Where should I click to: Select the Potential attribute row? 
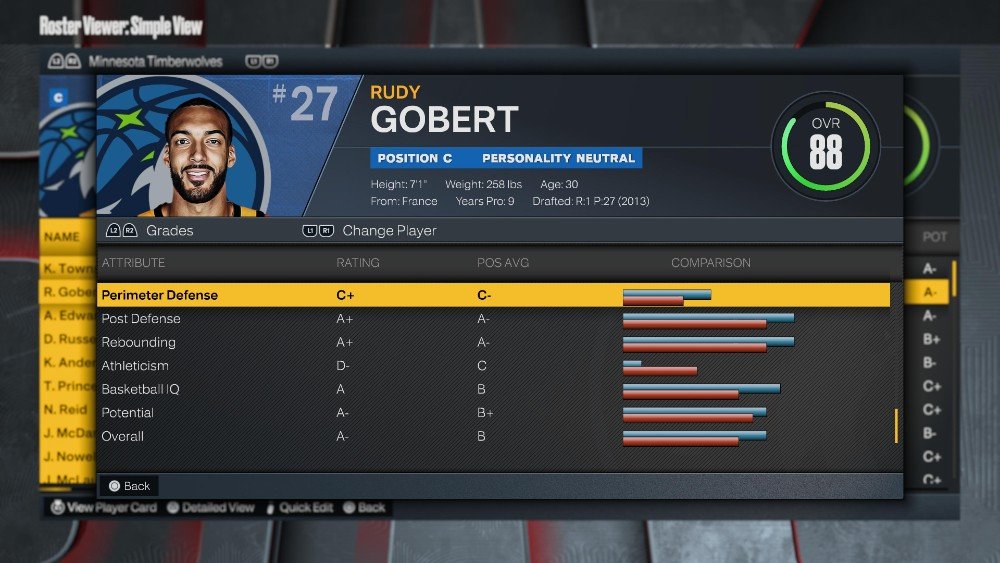click(128, 413)
